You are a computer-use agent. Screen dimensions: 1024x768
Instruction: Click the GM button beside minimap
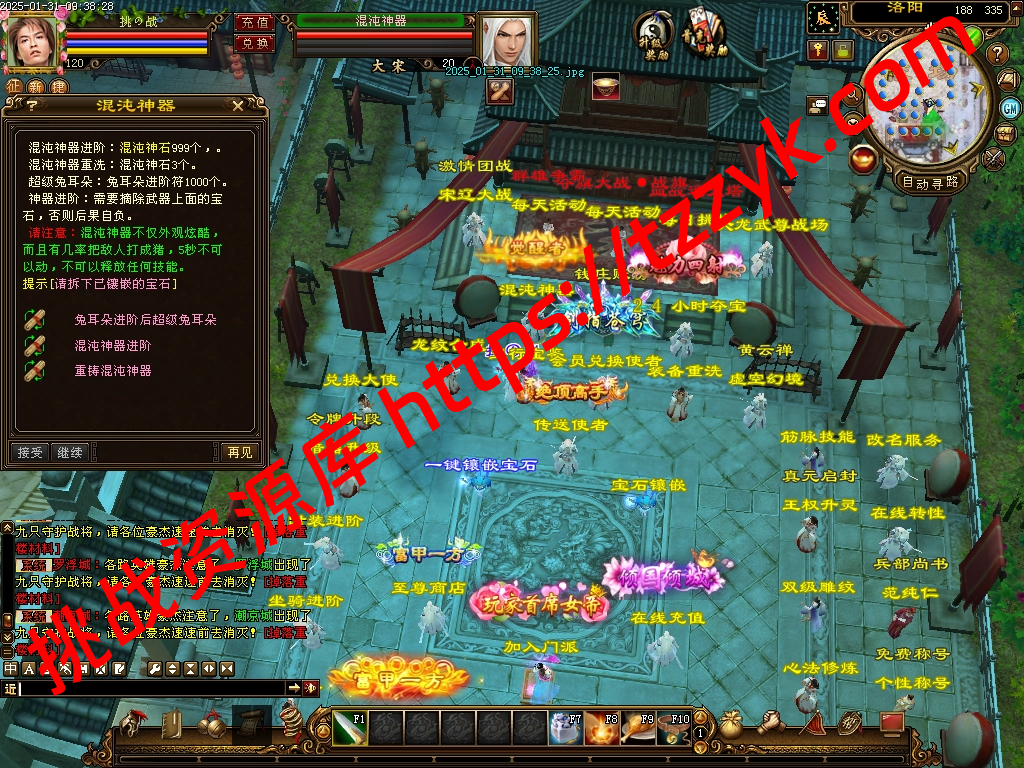click(x=1009, y=107)
